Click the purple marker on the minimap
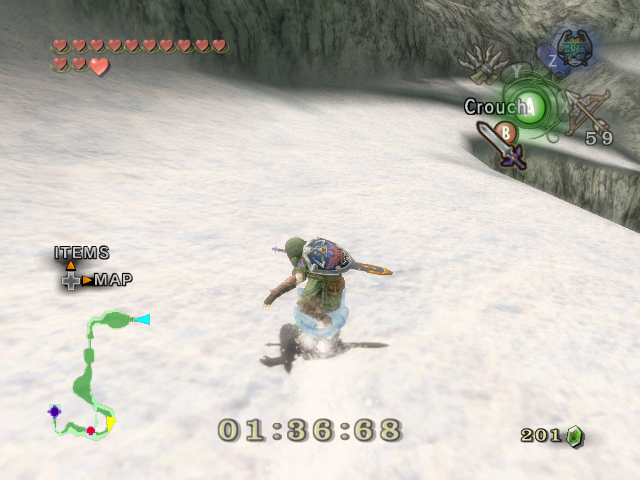Image resolution: width=640 pixels, height=480 pixels. (x=54, y=411)
